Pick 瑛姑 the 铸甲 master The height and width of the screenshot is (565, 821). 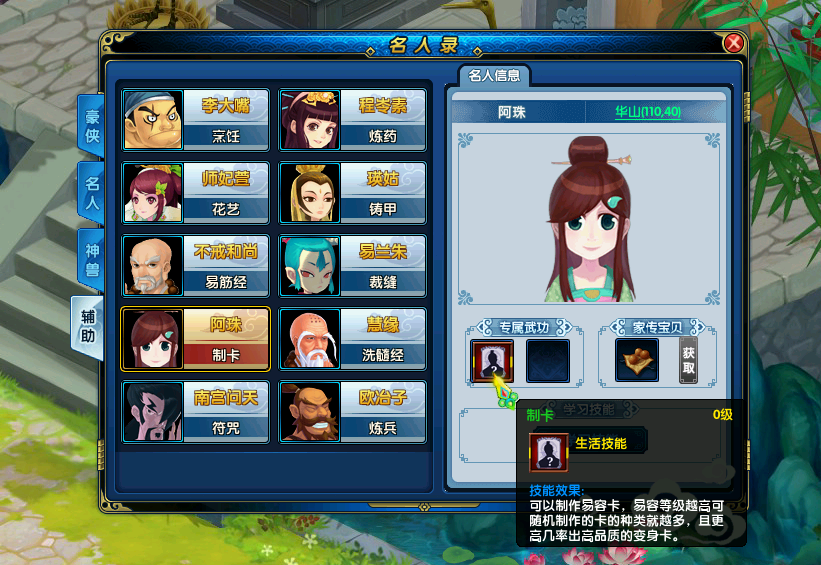point(352,193)
